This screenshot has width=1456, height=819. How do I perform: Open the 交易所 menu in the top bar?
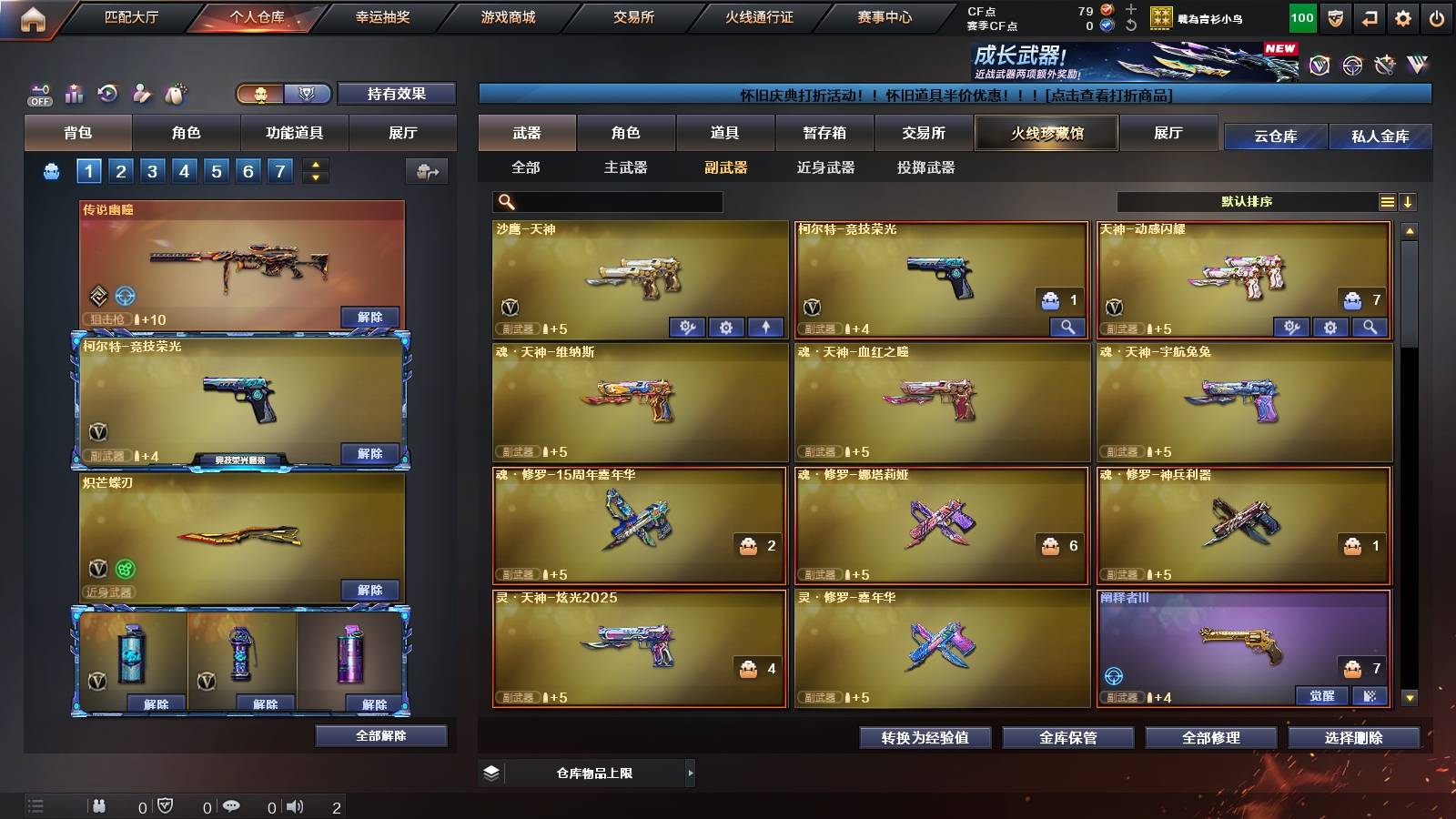[634, 16]
